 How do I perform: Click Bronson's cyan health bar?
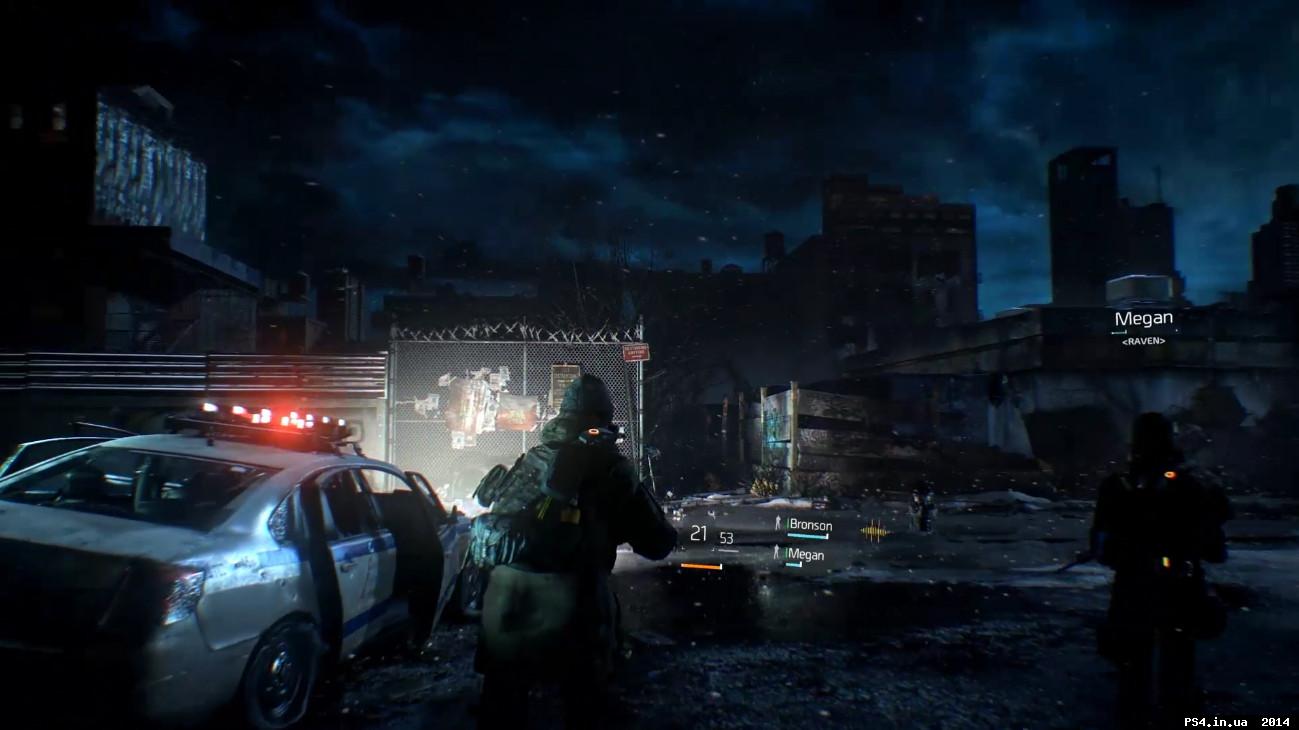pos(807,535)
